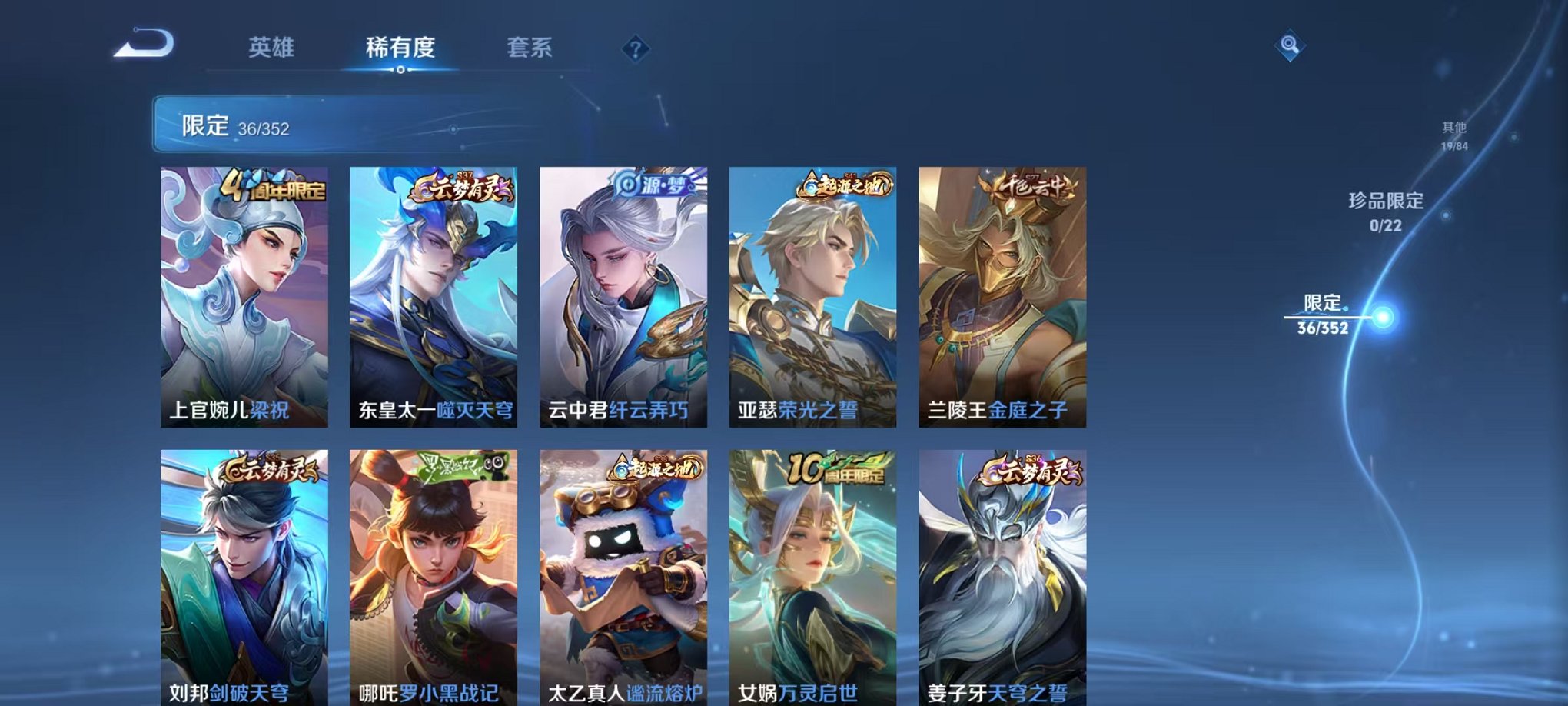Viewport: 1568px width, 706px height.
Task: Click the diamond question mark help icon
Action: 635,50
